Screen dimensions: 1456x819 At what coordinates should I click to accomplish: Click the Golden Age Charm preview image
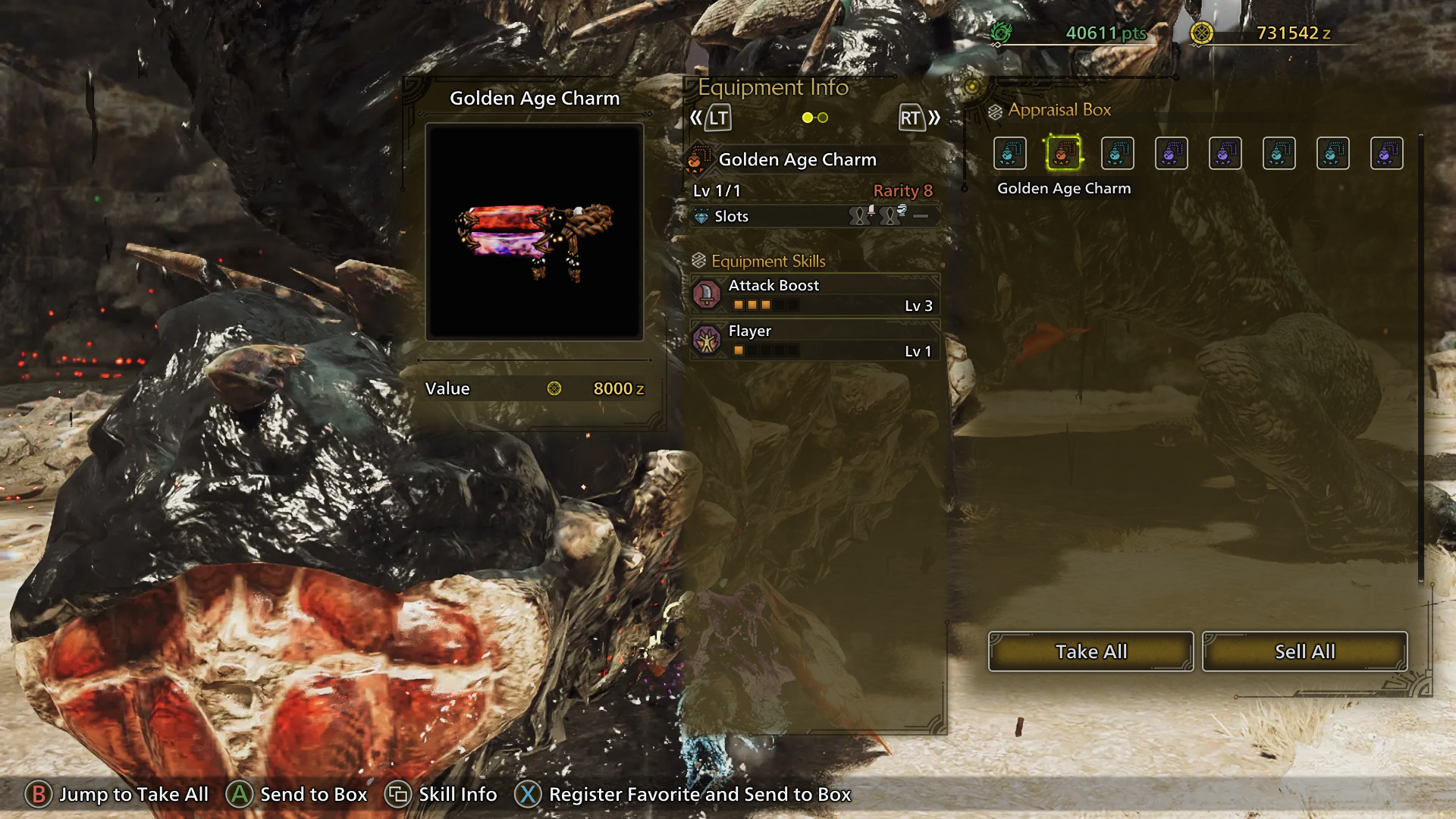click(535, 232)
